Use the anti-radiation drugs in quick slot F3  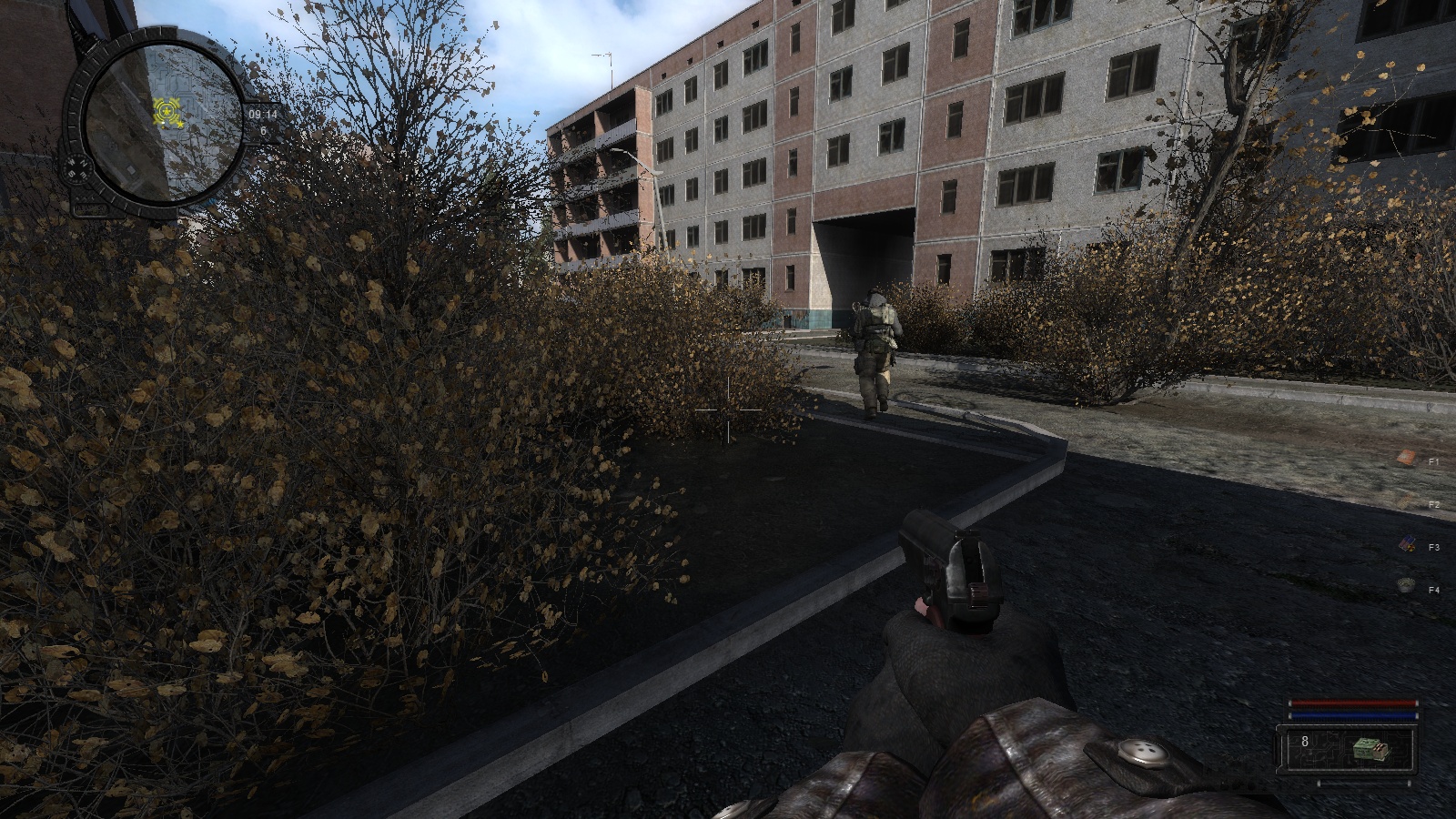pos(1406,544)
